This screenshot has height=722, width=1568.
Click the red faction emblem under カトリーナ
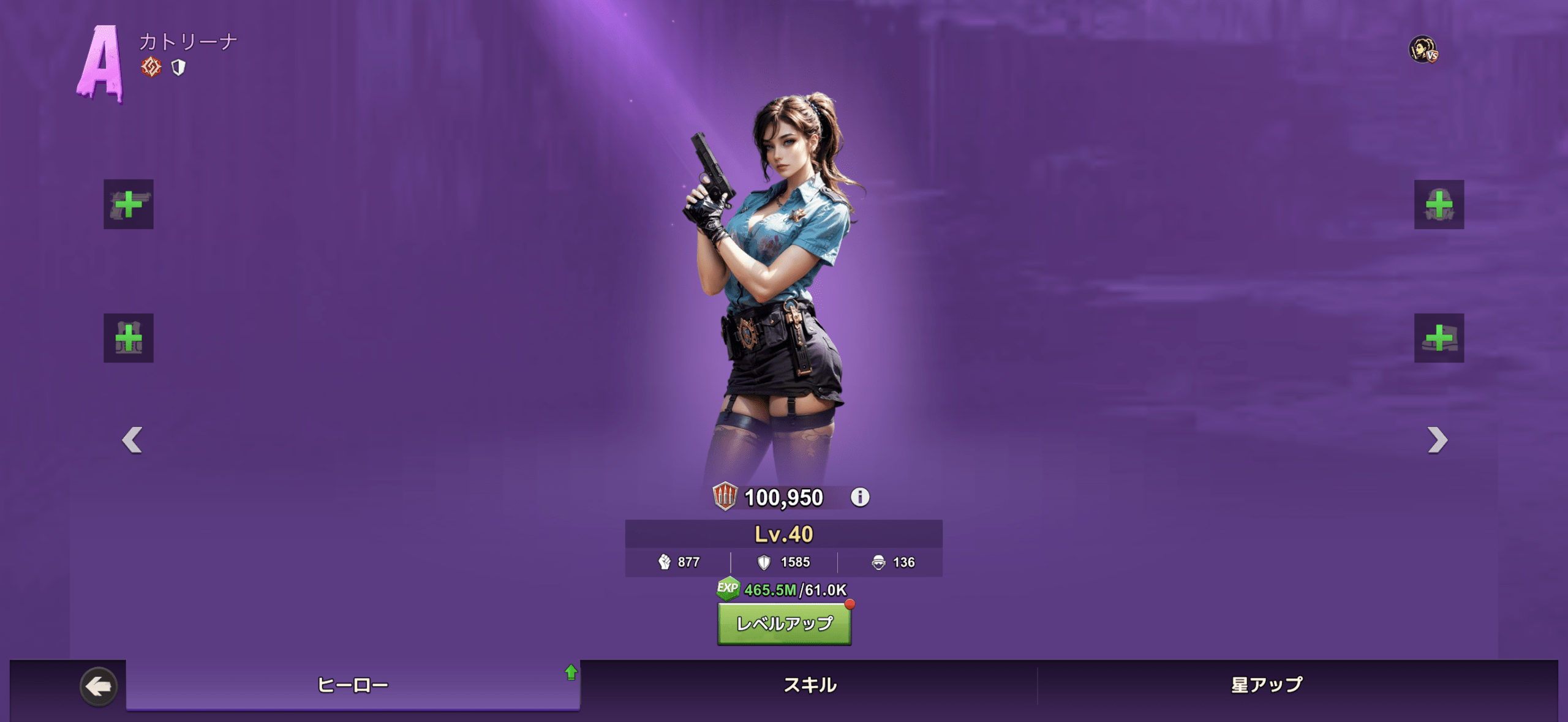(151, 67)
